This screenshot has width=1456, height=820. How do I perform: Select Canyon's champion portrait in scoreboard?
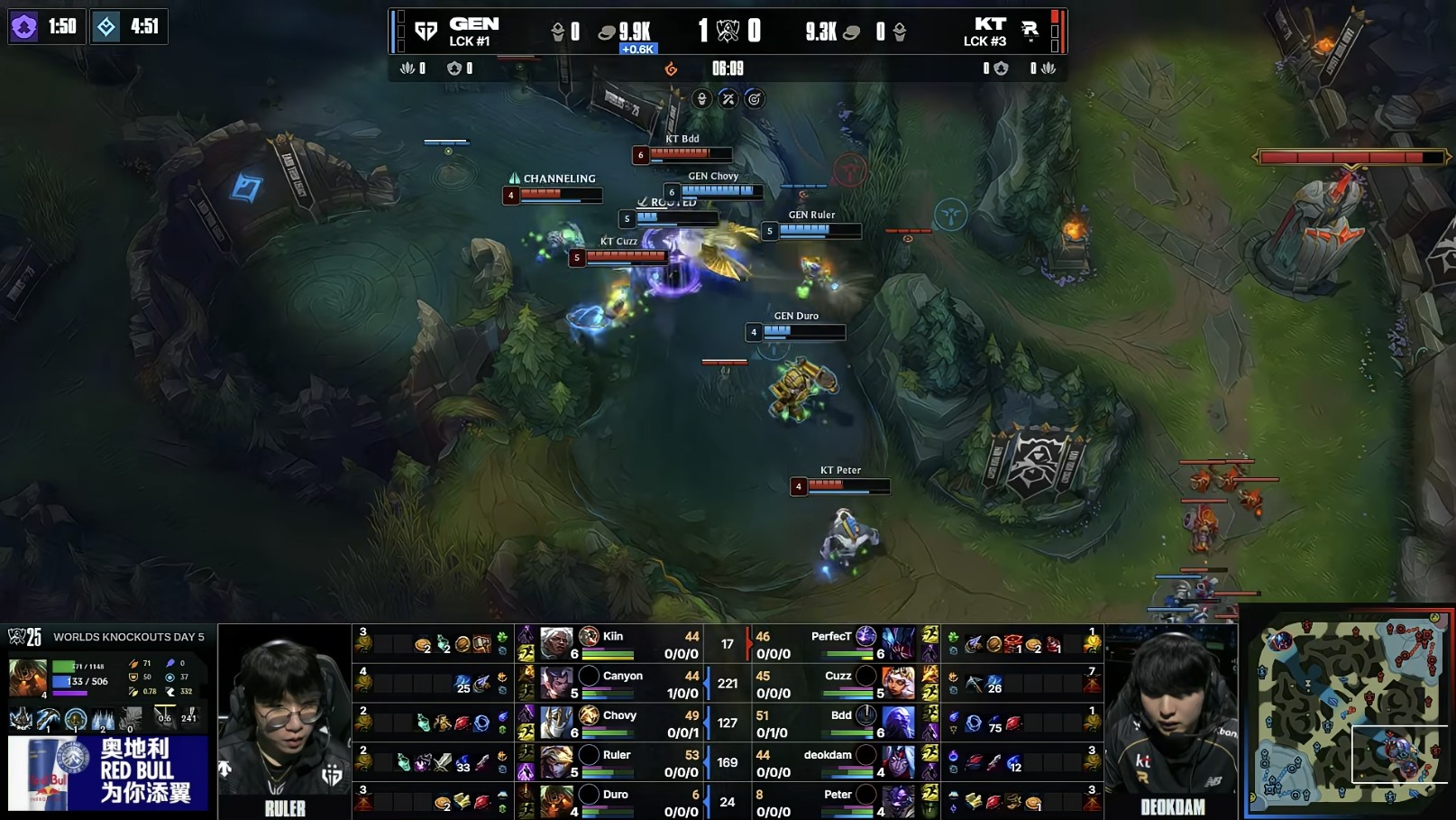pos(556,683)
